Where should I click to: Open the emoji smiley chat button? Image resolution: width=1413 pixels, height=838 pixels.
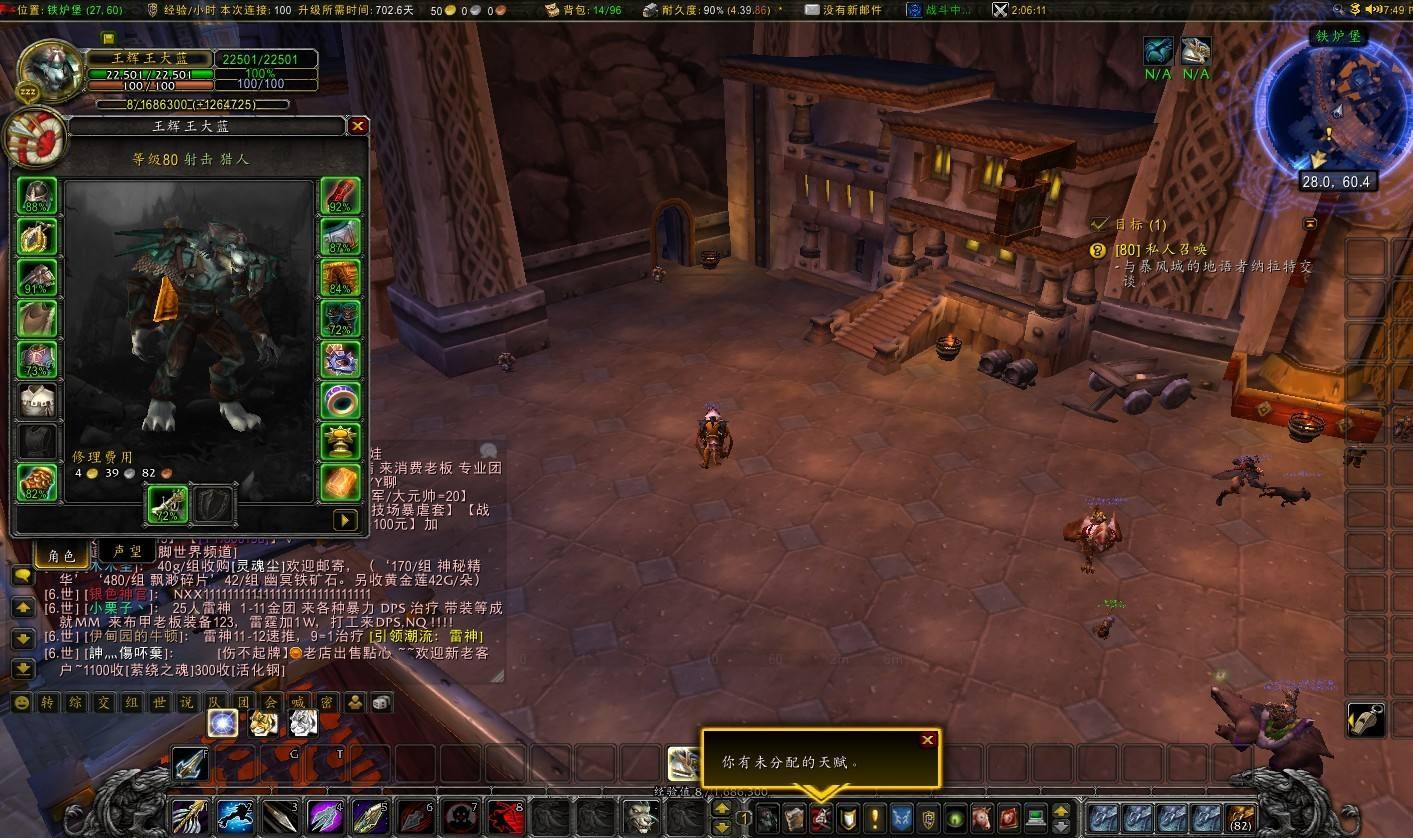(x=21, y=703)
